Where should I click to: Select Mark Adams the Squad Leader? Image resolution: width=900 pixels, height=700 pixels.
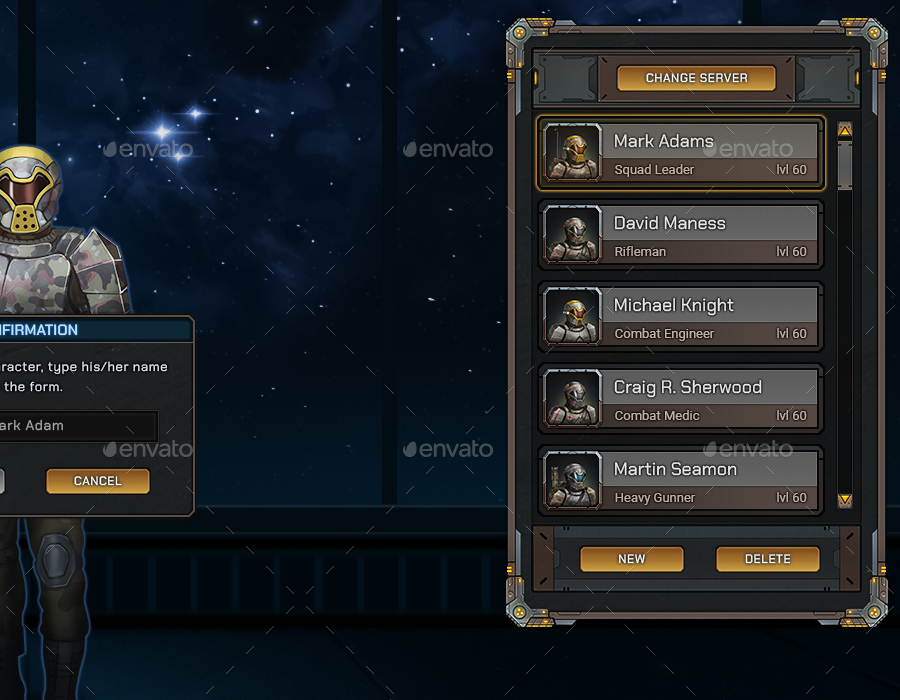click(681, 153)
